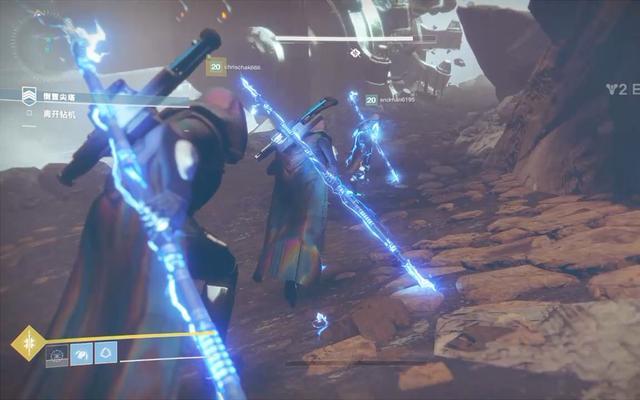This screenshot has width=640, height=400.
Task: Select the objective tracker chevron emblem
Action: tap(30, 94)
